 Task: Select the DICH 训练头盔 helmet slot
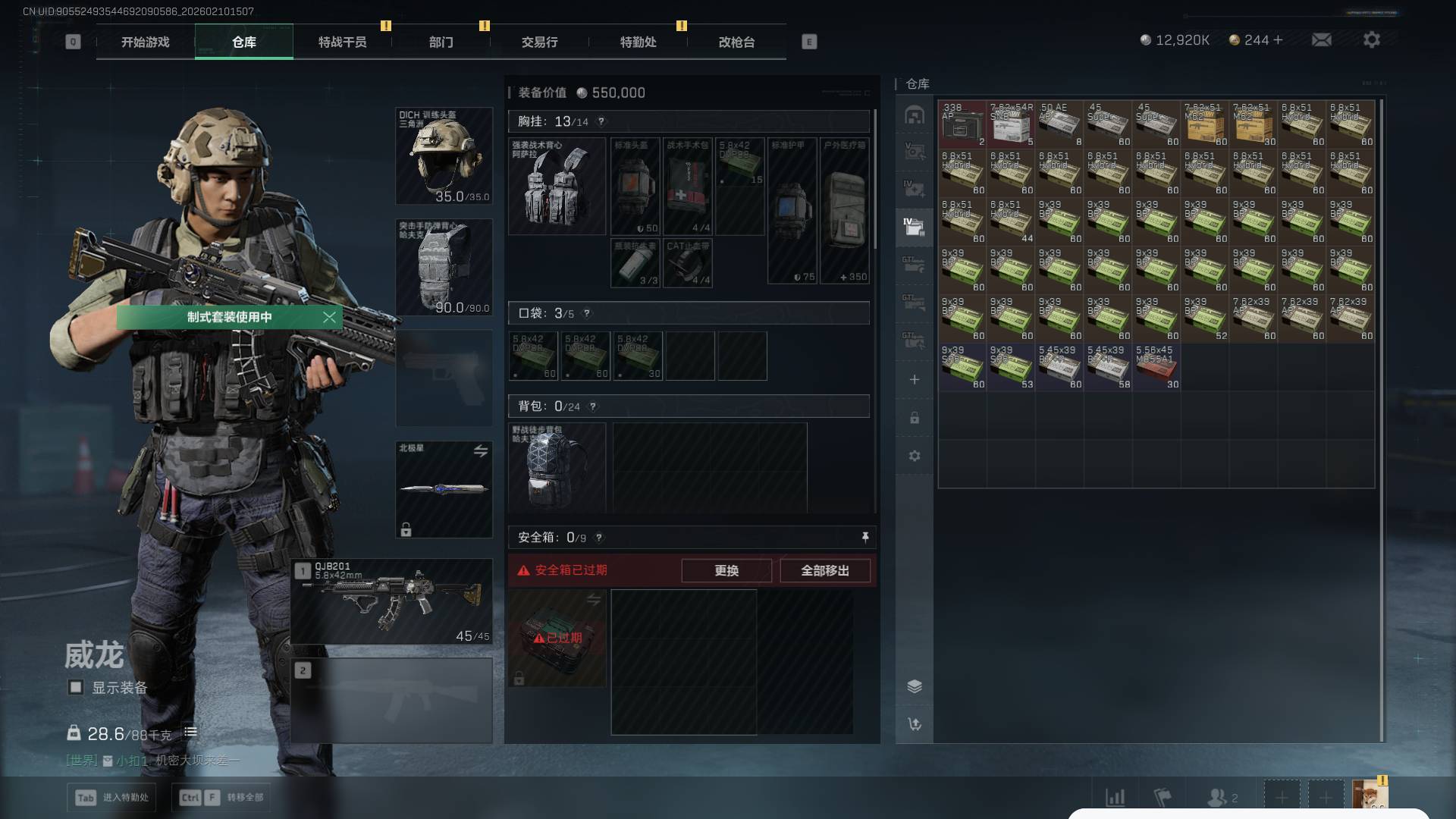(x=444, y=156)
